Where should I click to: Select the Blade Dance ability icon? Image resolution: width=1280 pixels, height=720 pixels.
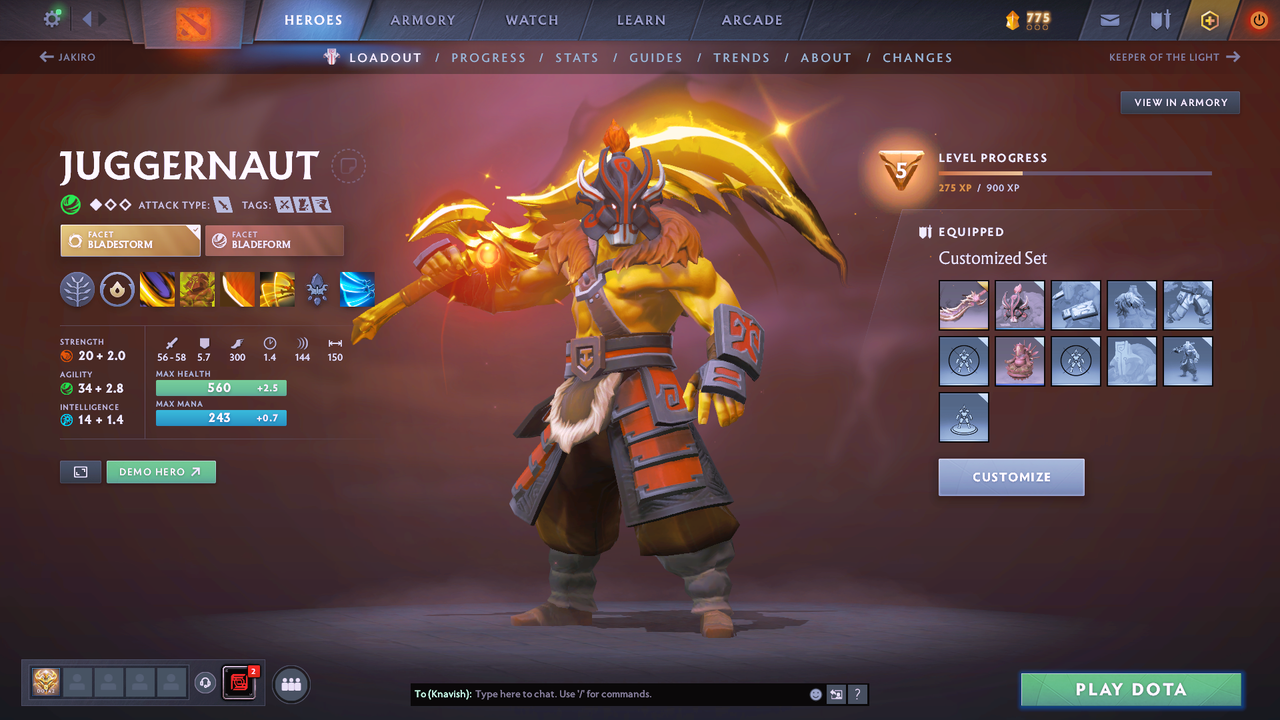(x=237, y=290)
